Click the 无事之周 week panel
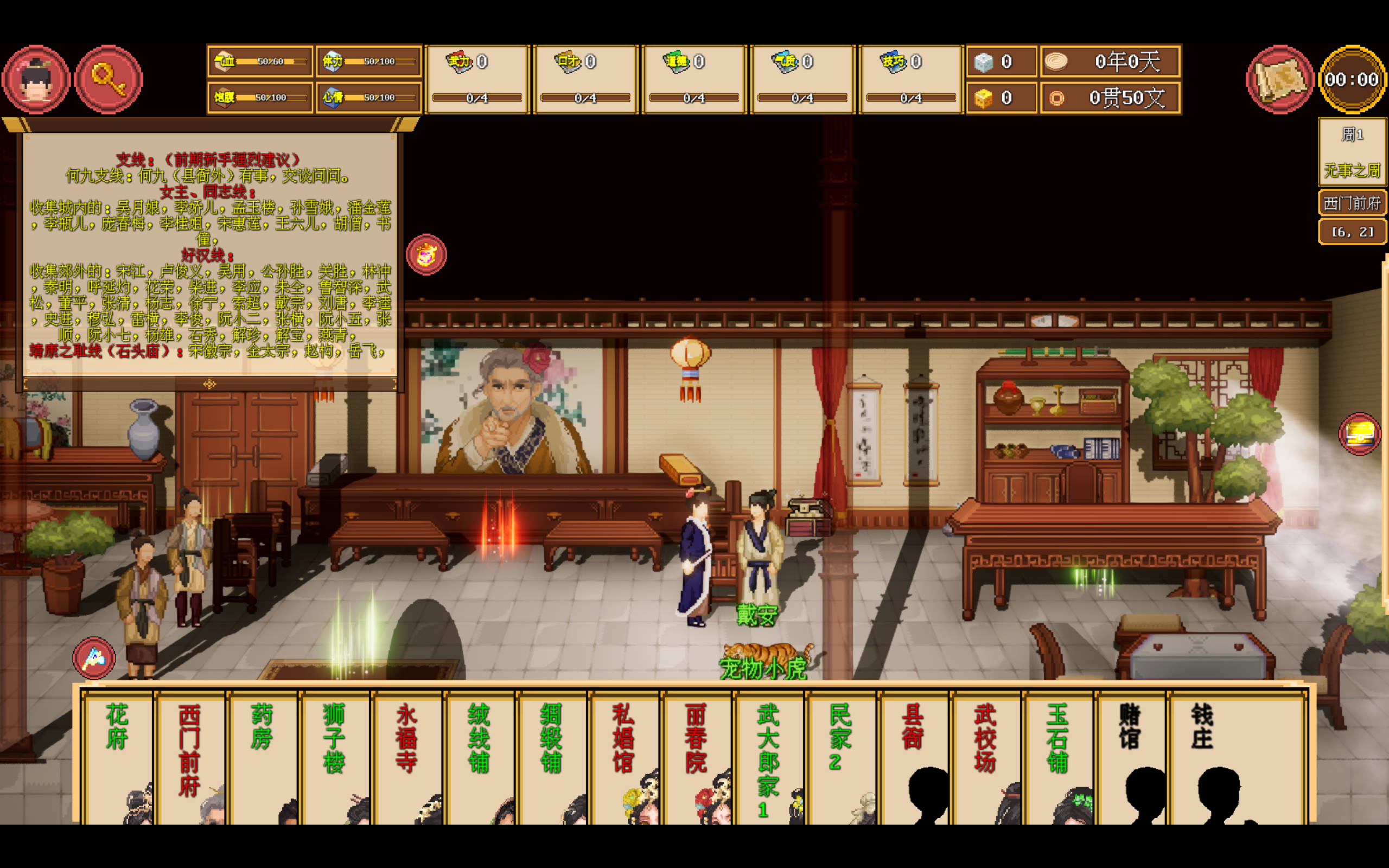Image resolution: width=1389 pixels, height=868 pixels. 1352,170
